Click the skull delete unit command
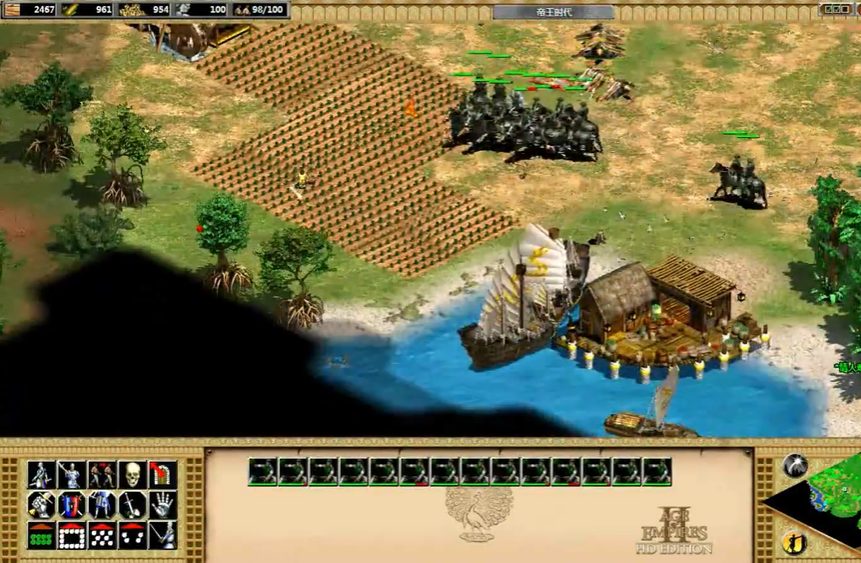 click(131, 475)
